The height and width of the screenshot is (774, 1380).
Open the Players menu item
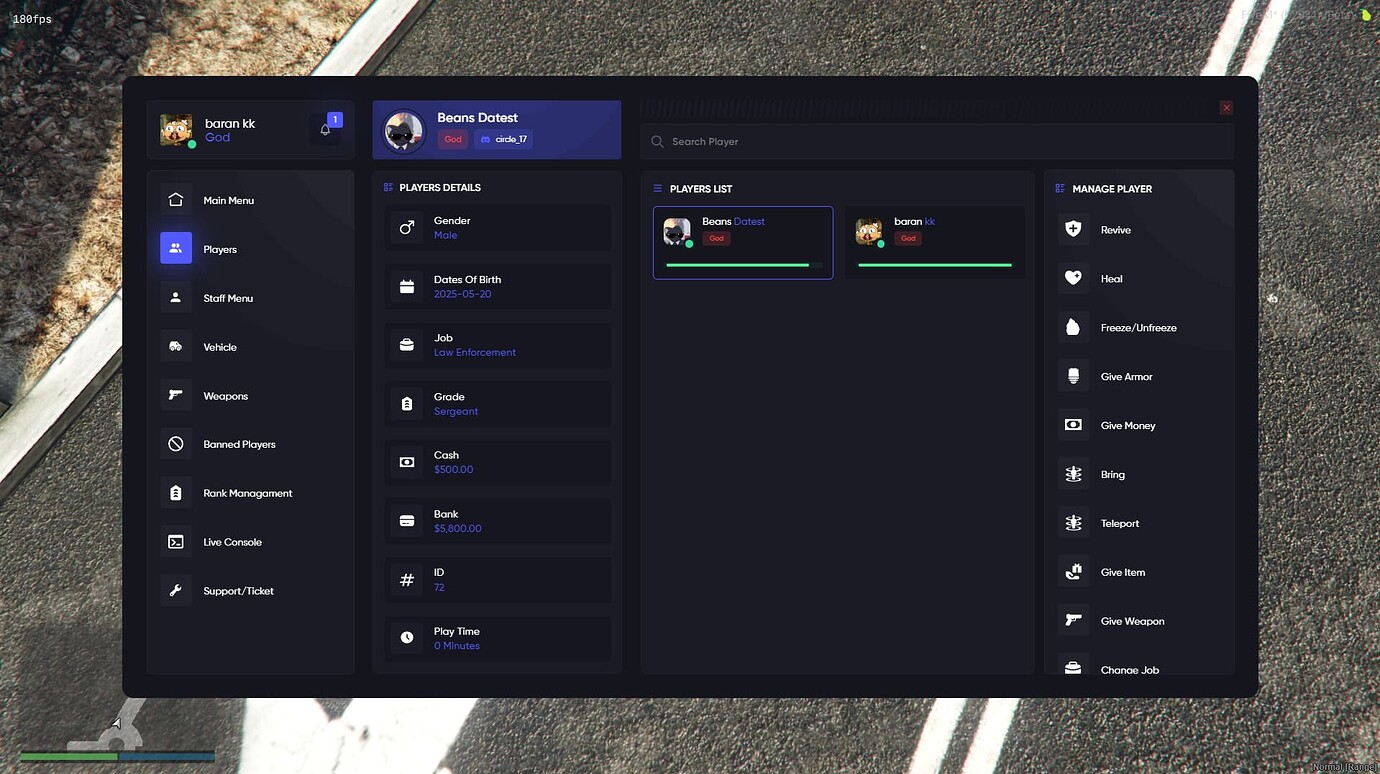tap(220, 249)
